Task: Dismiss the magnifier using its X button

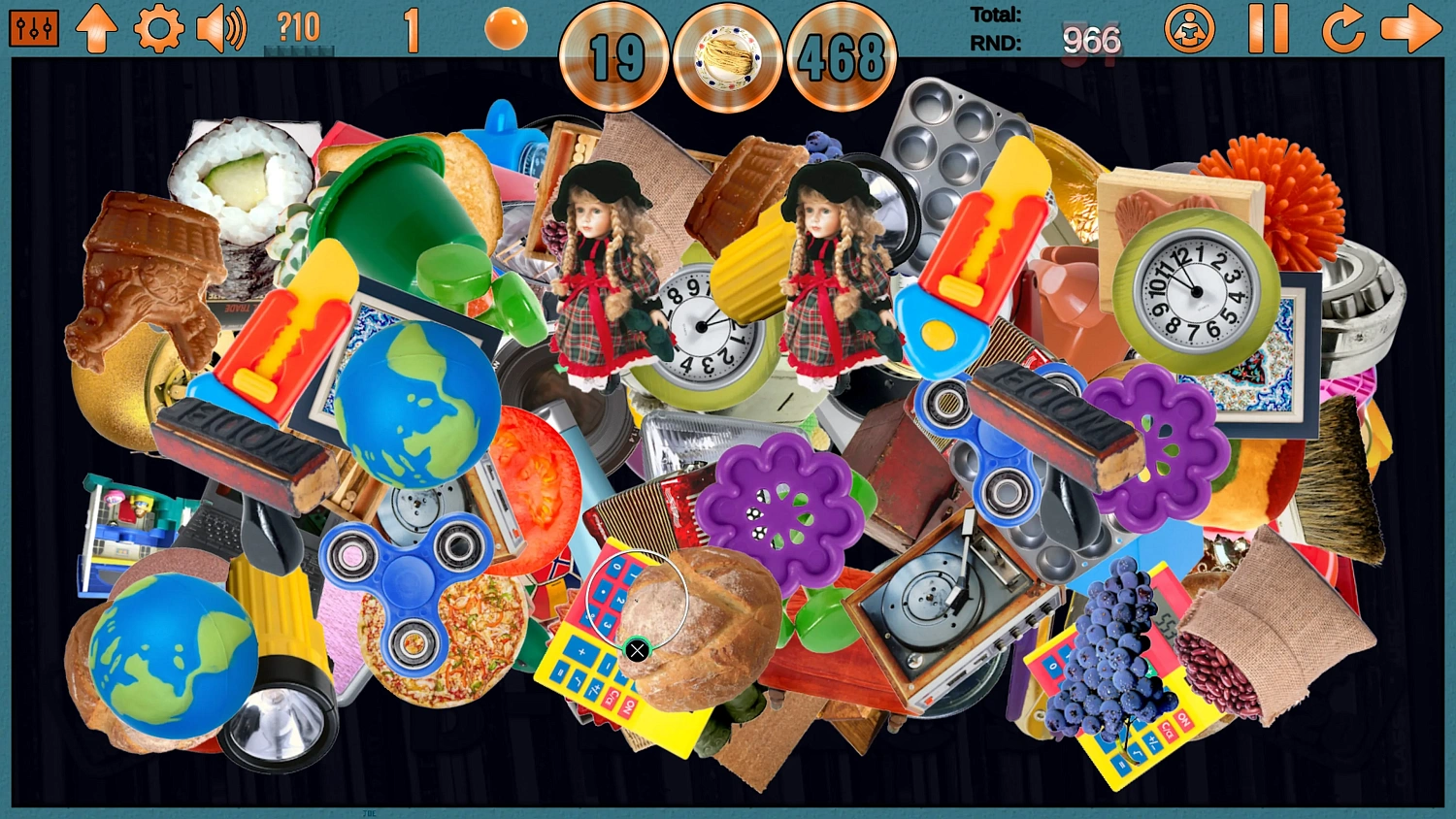Action: [638, 650]
